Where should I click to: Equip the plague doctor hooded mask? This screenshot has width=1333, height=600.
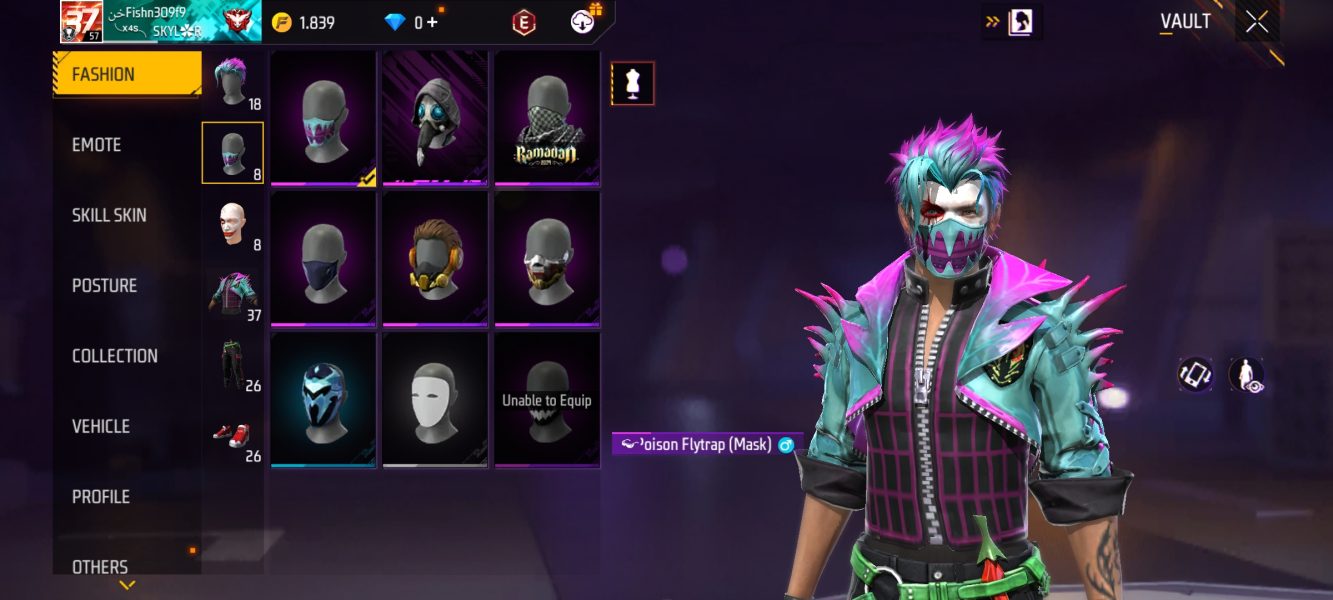tap(435, 118)
